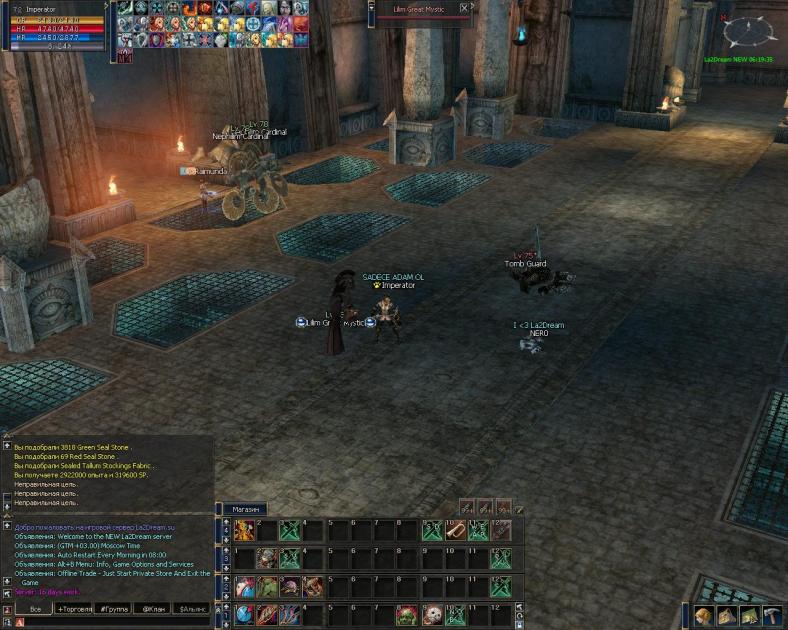Image resolution: width=788 pixels, height=630 pixels.
Task: Switch chat to the +Торговля tab
Action: point(73,608)
